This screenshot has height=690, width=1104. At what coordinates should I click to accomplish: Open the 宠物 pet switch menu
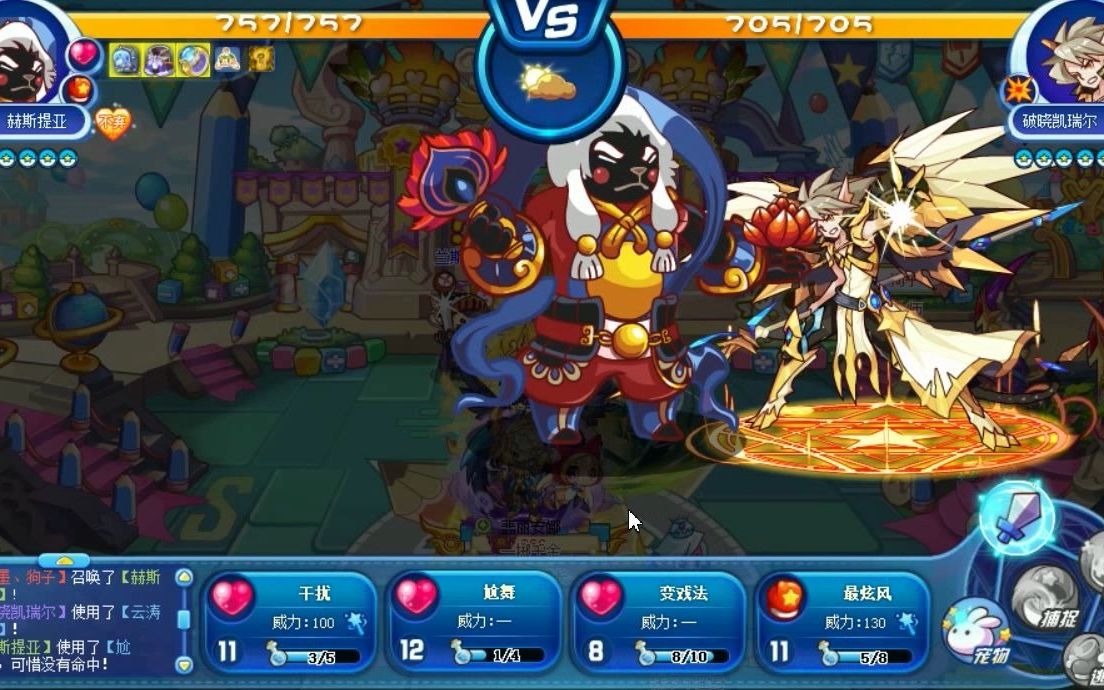click(x=976, y=634)
